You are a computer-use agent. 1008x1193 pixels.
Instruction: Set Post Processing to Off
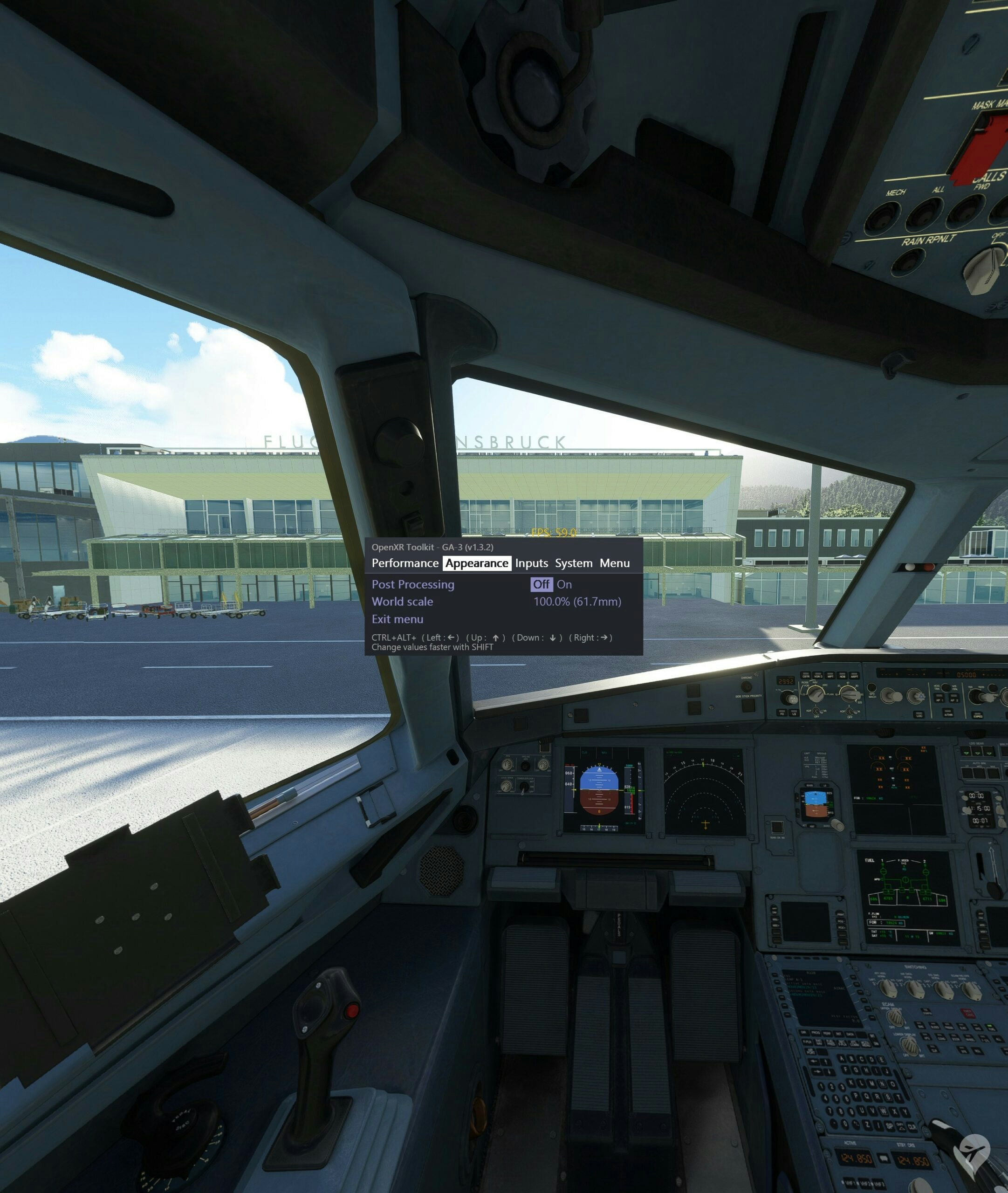[541, 584]
